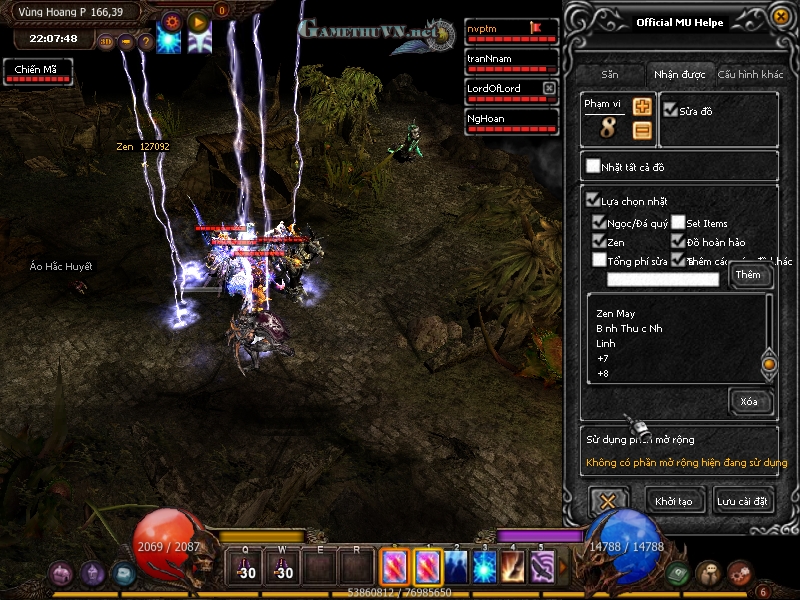Uncheck the Zen pickup option
Viewport: 800px width, 600px height.
(599, 241)
